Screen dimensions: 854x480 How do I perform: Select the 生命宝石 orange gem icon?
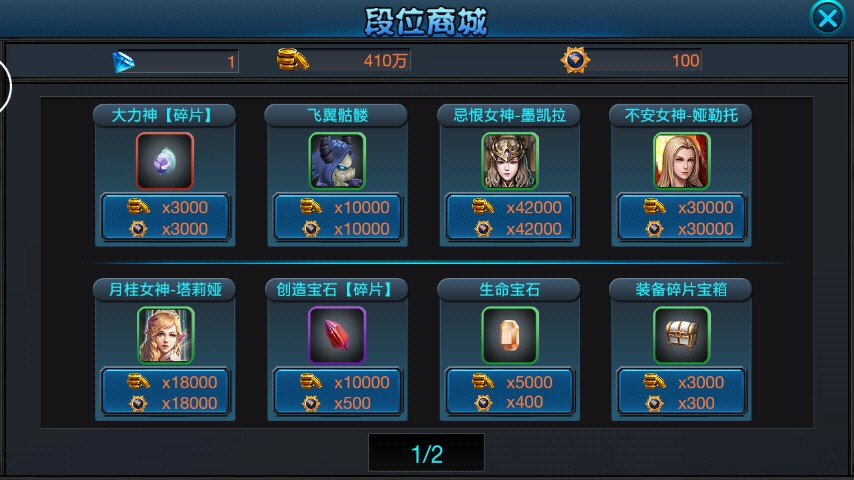509,335
